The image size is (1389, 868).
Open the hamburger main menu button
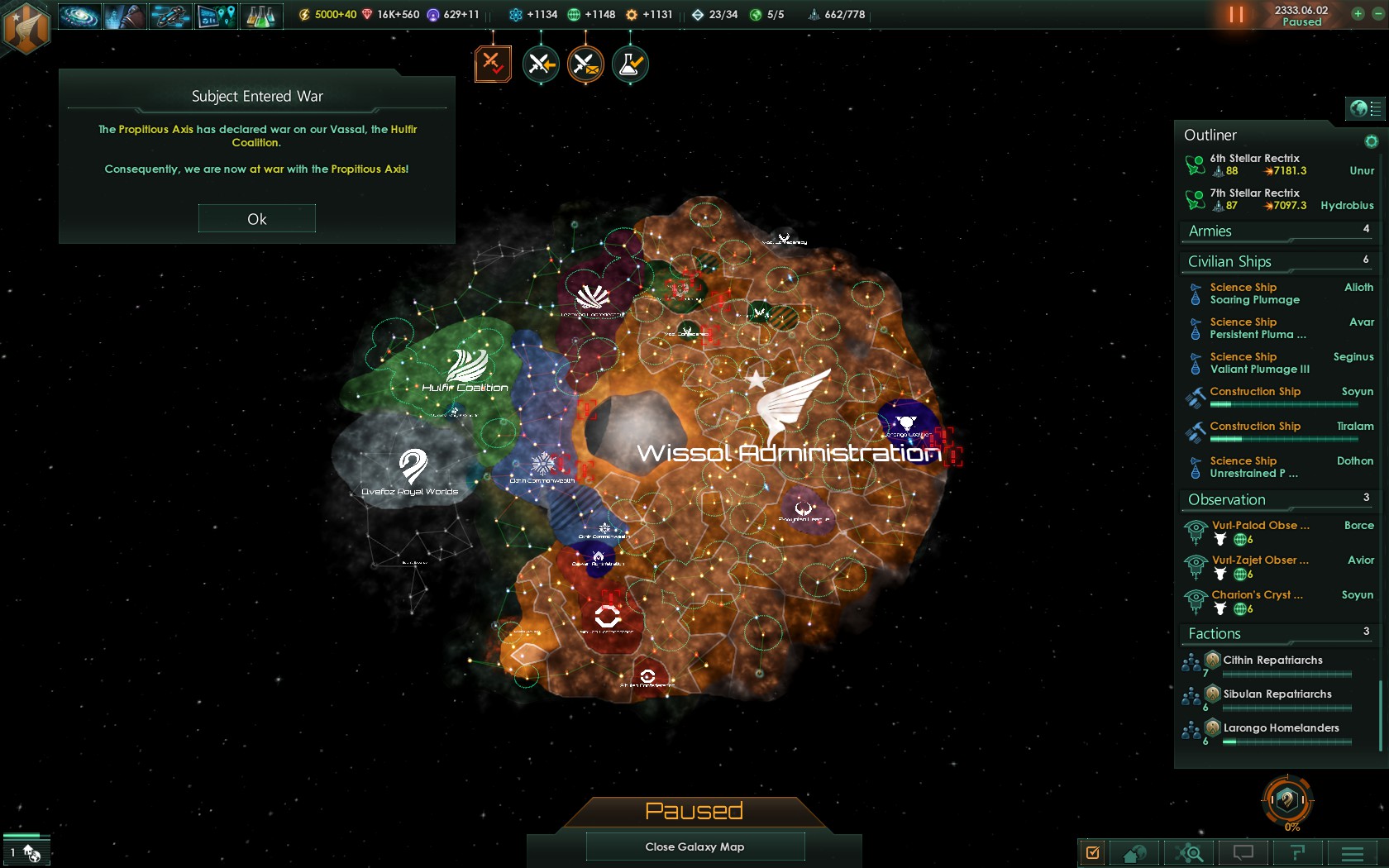1353,852
